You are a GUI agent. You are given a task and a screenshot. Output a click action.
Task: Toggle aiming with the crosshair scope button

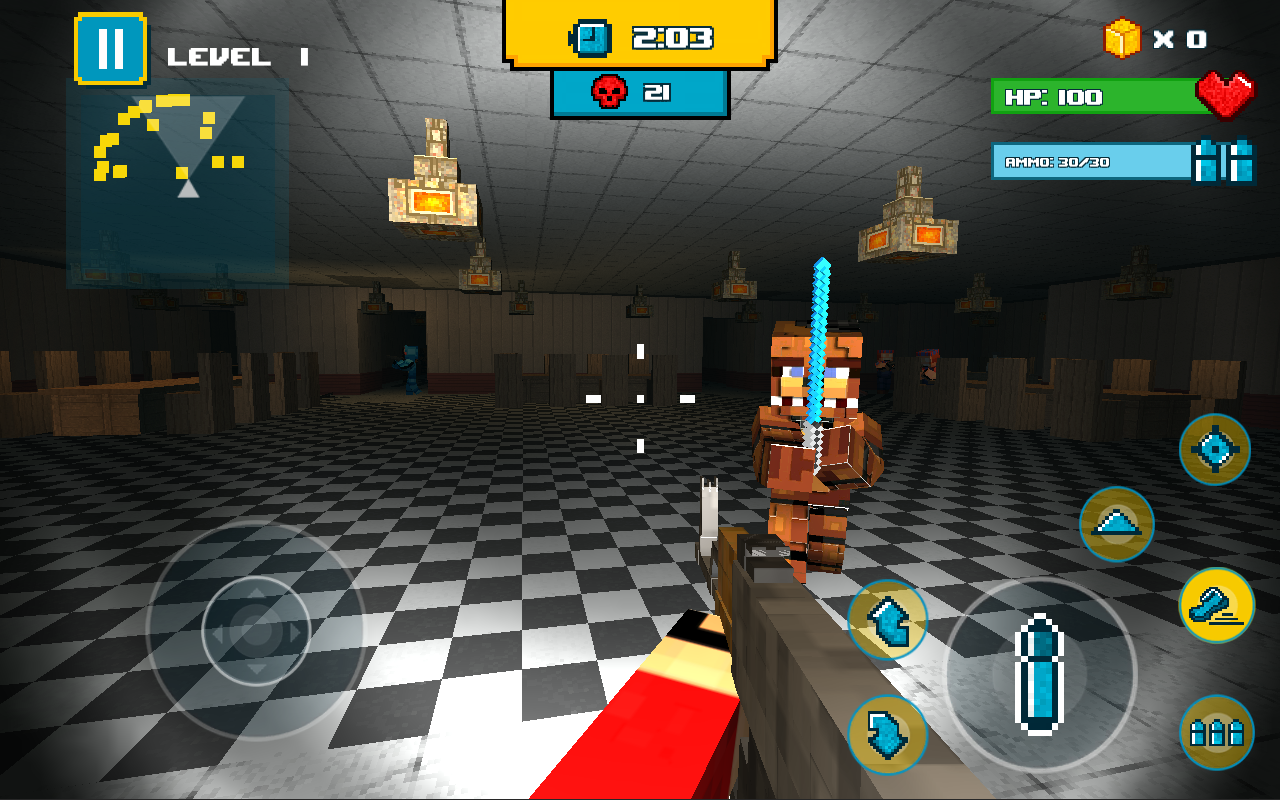pos(1215,450)
